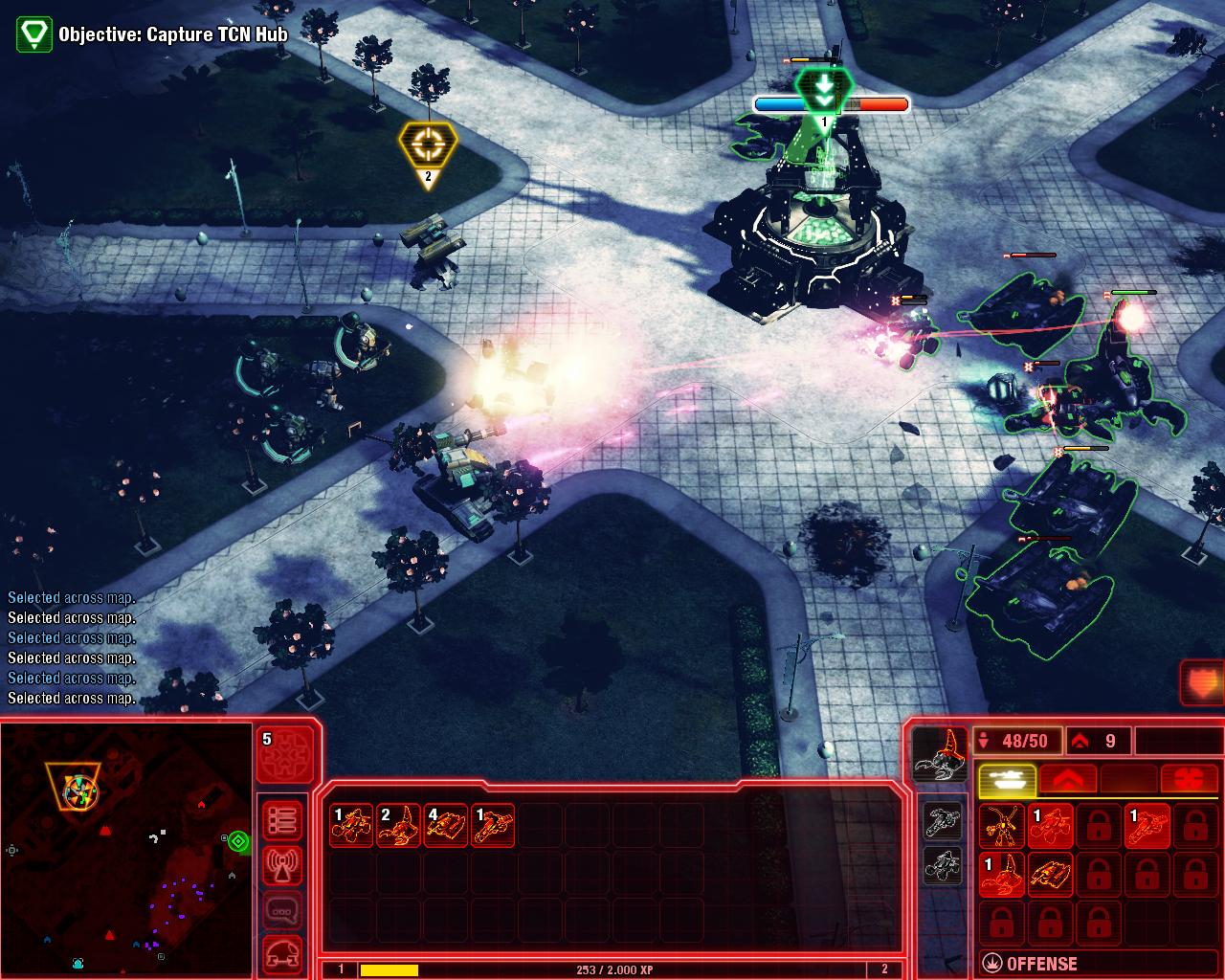Image resolution: width=1225 pixels, height=980 pixels.
Task: Activate the radar beacon button
Action: coord(282,865)
